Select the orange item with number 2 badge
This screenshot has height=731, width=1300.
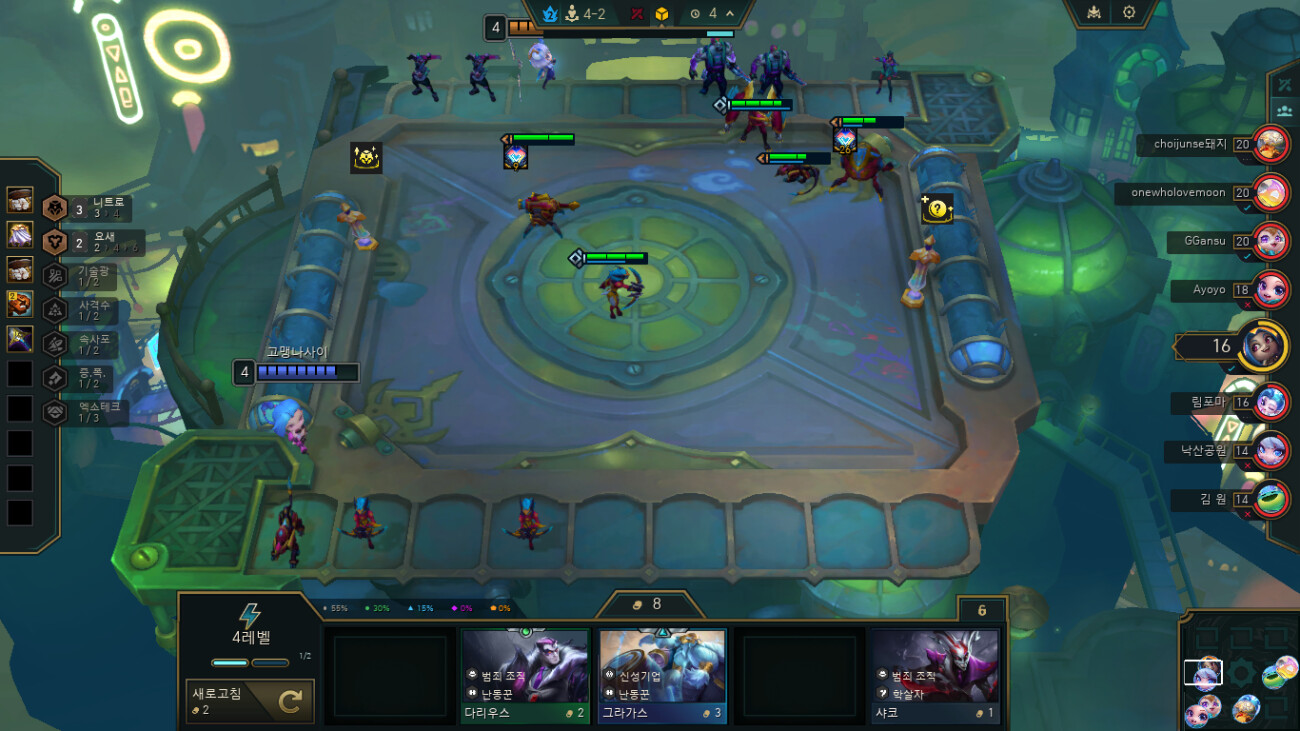(20, 304)
